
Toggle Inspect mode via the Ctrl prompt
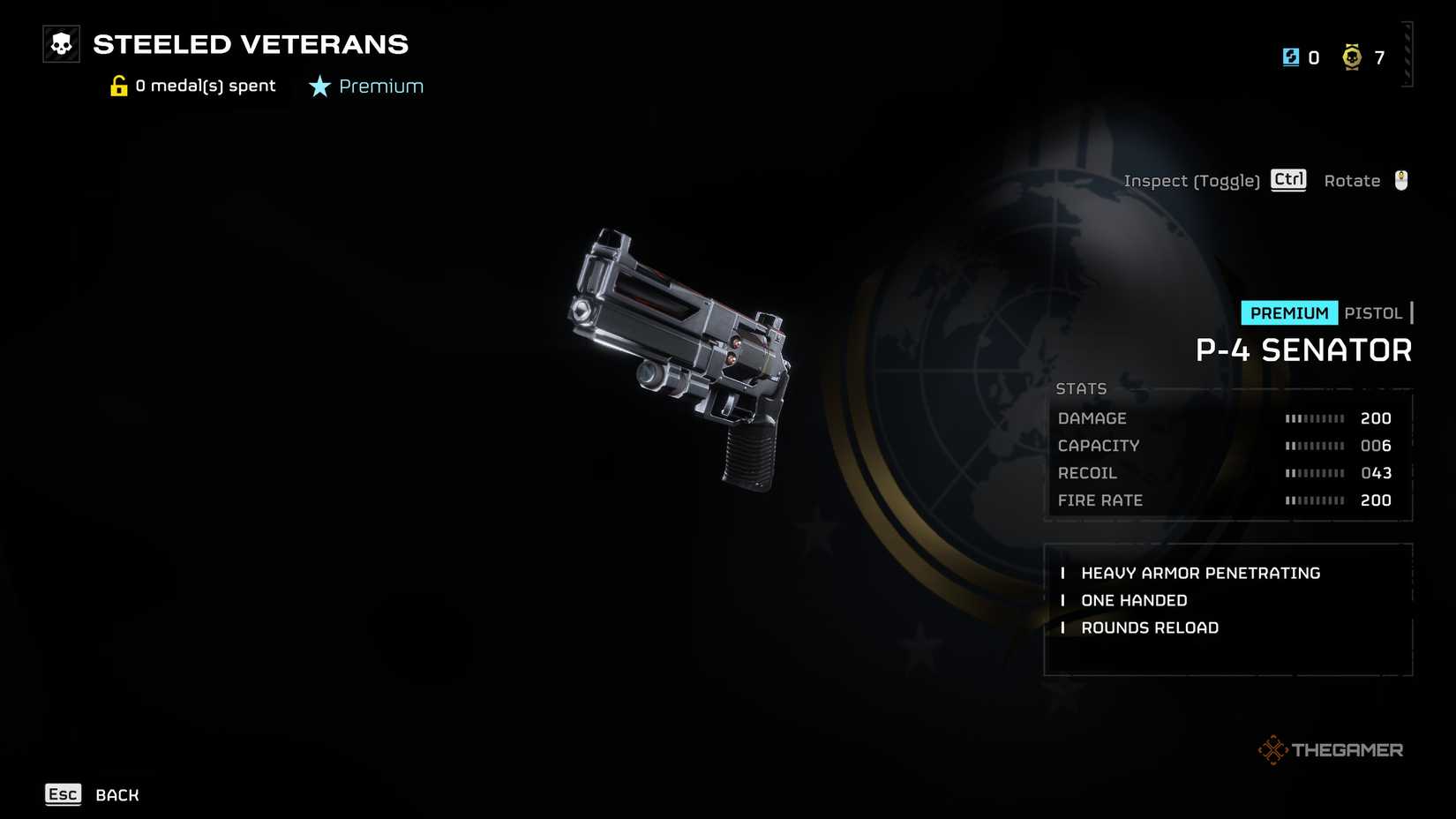coord(1287,179)
